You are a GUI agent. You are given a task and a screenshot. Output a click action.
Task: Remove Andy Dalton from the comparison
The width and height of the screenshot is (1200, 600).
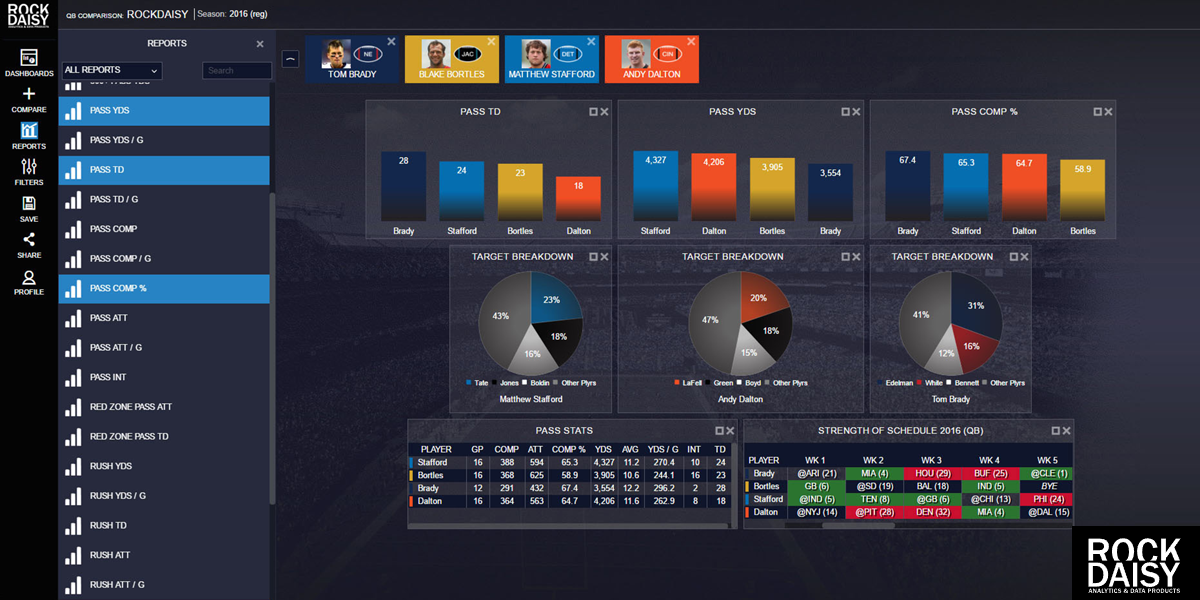tap(691, 42)
